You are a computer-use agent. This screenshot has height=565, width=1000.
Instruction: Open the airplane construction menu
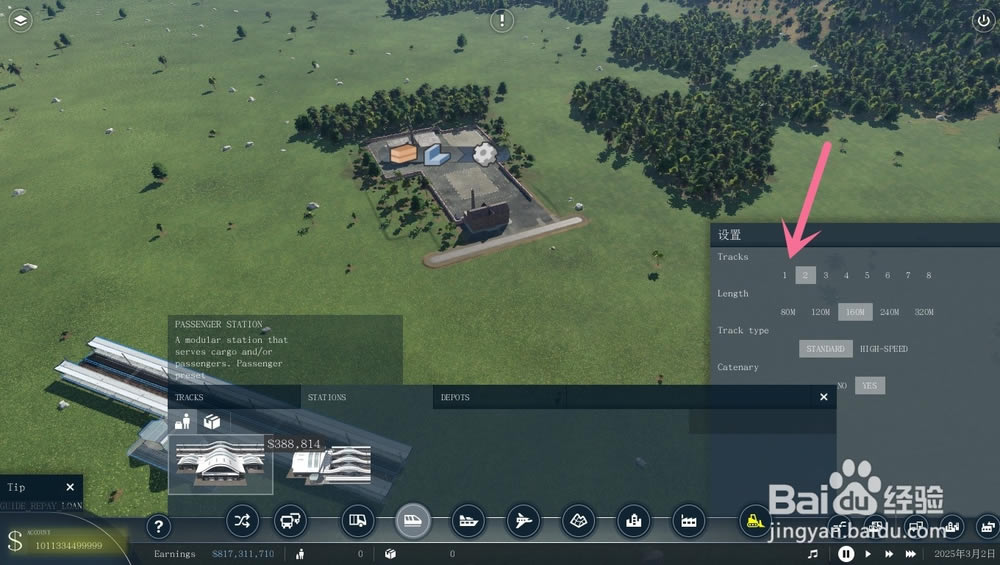(x=521, y=520)
